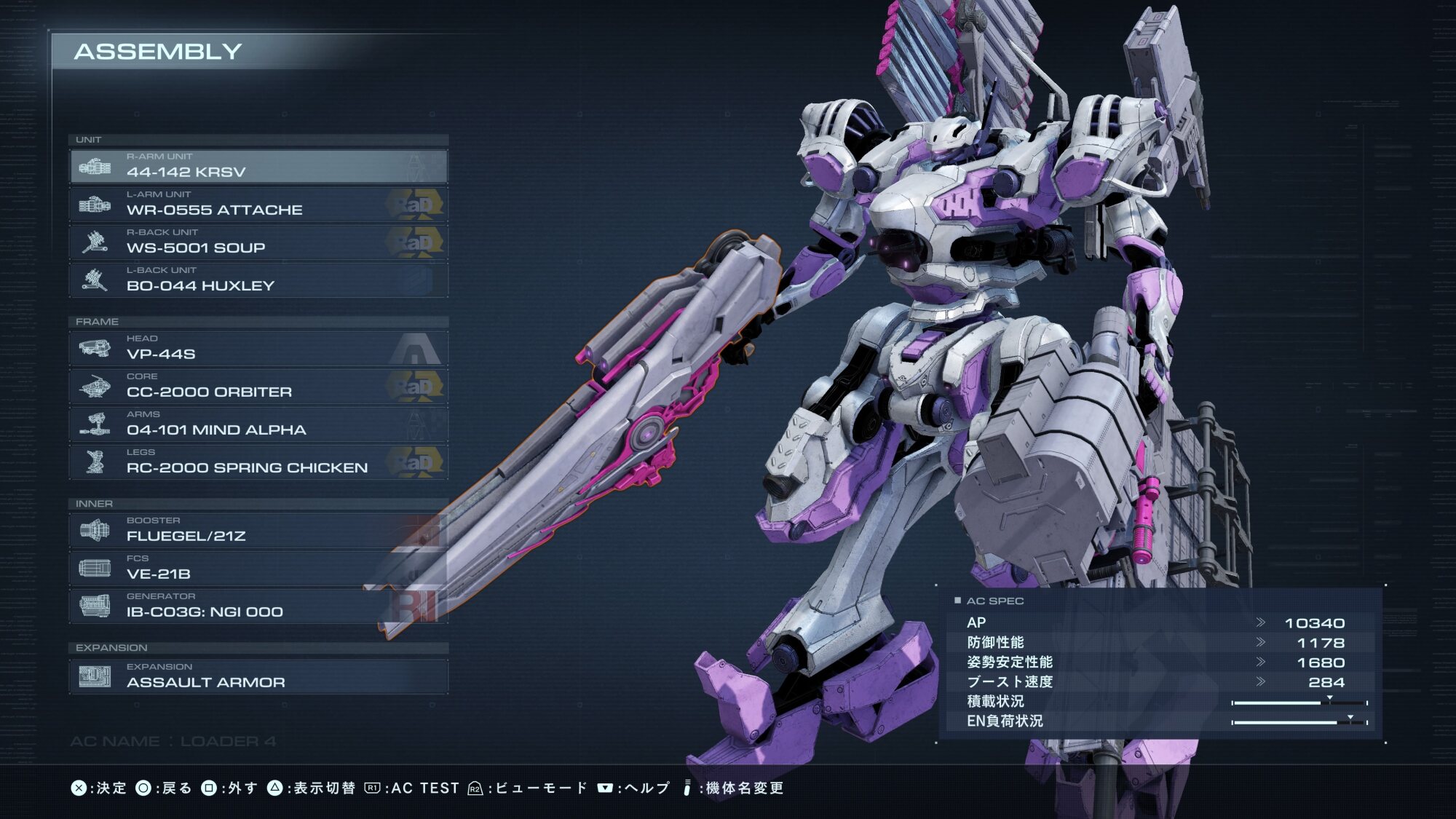Change the VP-44S head part
The height and width of the screenshot is (819, 1456).
pos(258,349)
